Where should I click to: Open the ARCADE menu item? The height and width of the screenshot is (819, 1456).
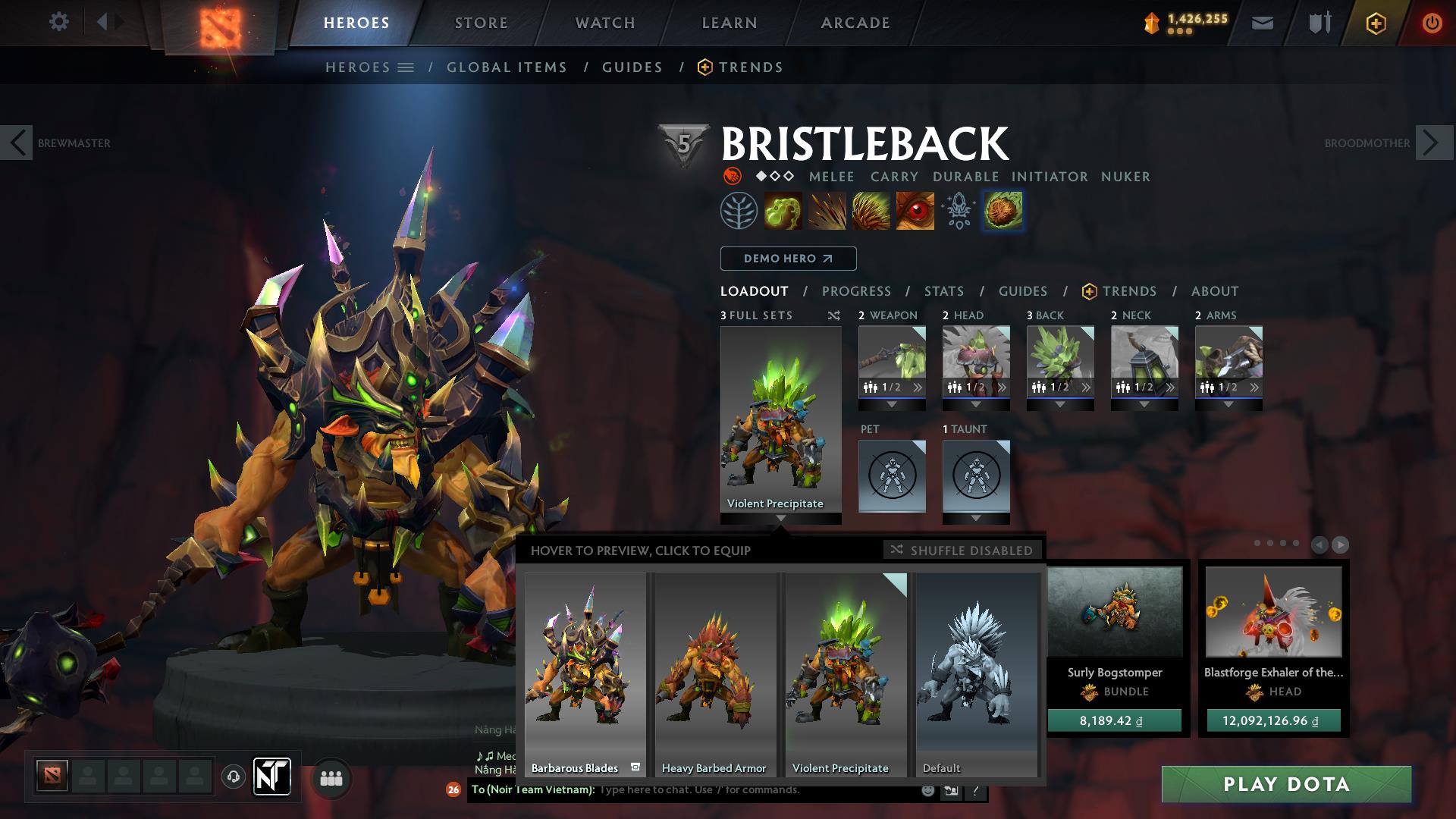tap(855, 23)
